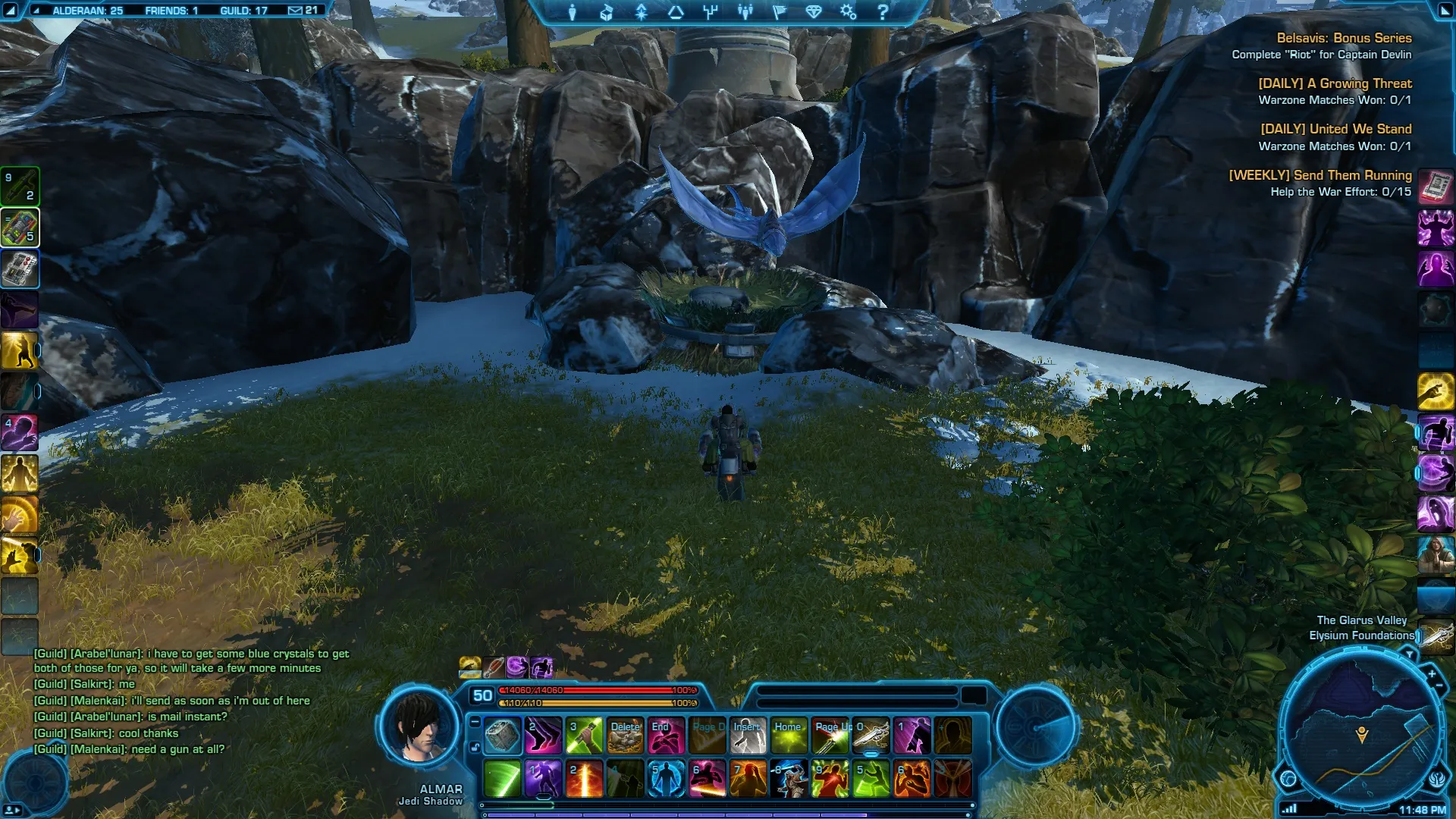
Task: Use the green lightsaber ability on key 3
Action: click(x=584, y=736)
